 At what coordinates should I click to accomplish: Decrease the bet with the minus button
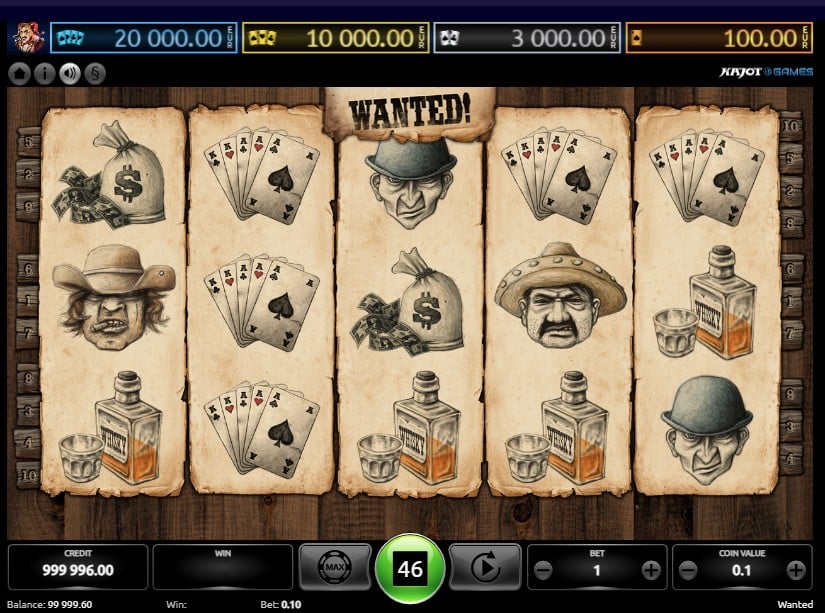point(543,570)
